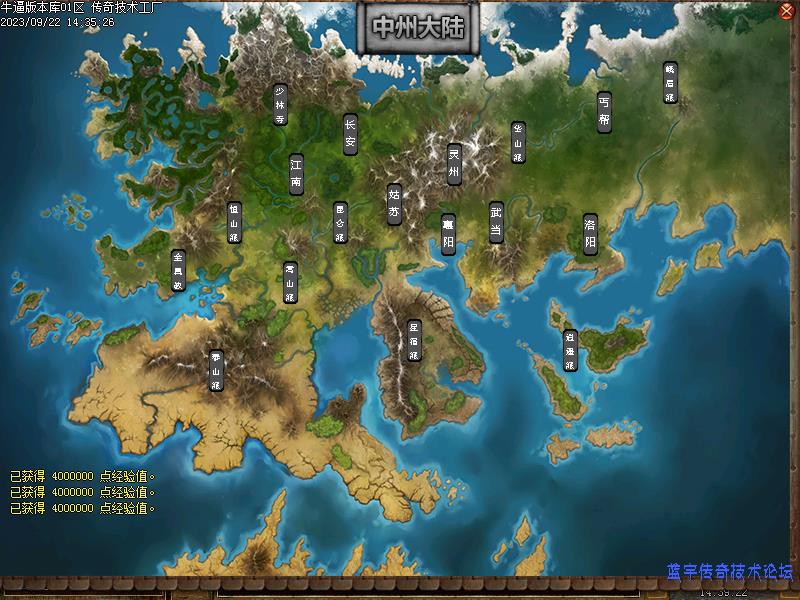Choose the 逍遥派 island marker
The height and width of the screenshot is (600, 800).
(569, 351)
